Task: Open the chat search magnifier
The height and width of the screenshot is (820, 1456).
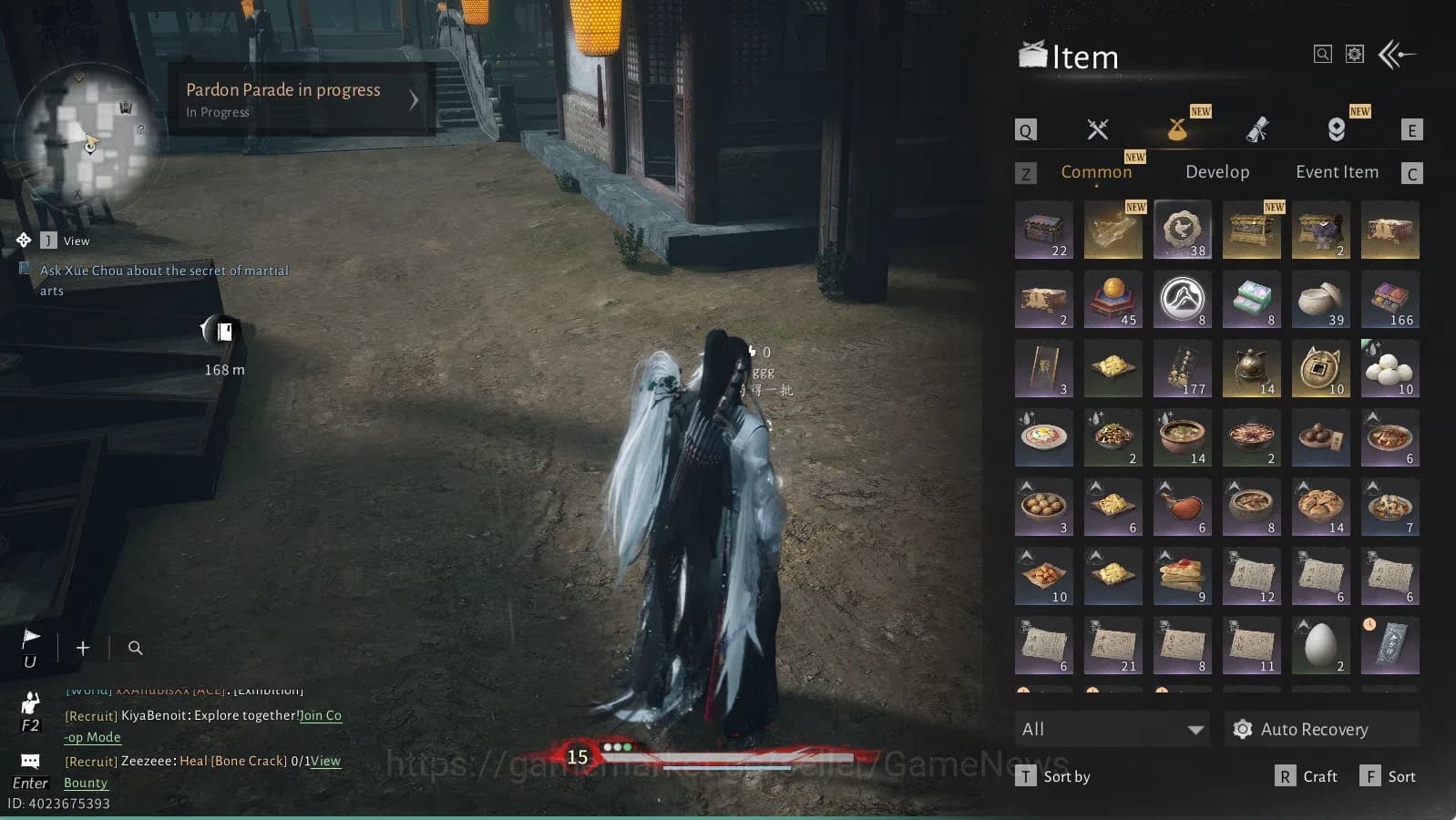Action: tap(135, 648)
